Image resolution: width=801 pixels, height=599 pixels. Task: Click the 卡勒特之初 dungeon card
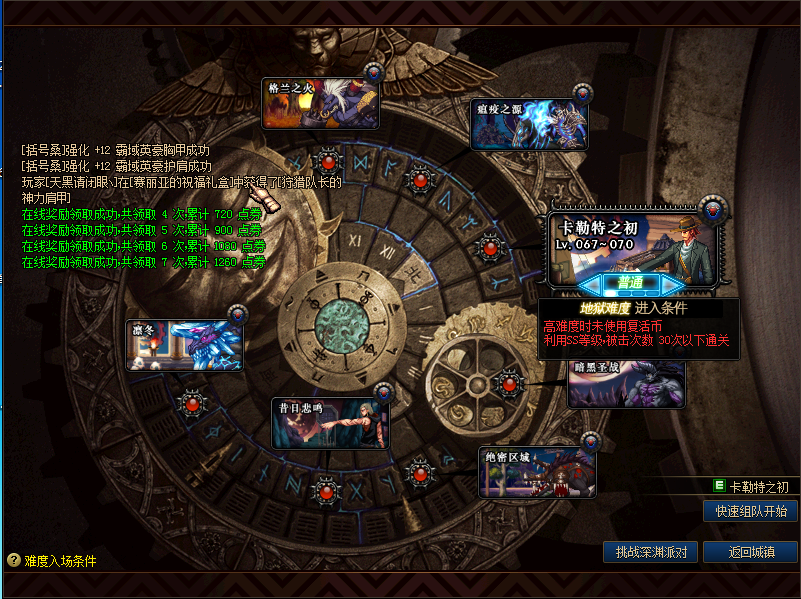pos(632,242)
